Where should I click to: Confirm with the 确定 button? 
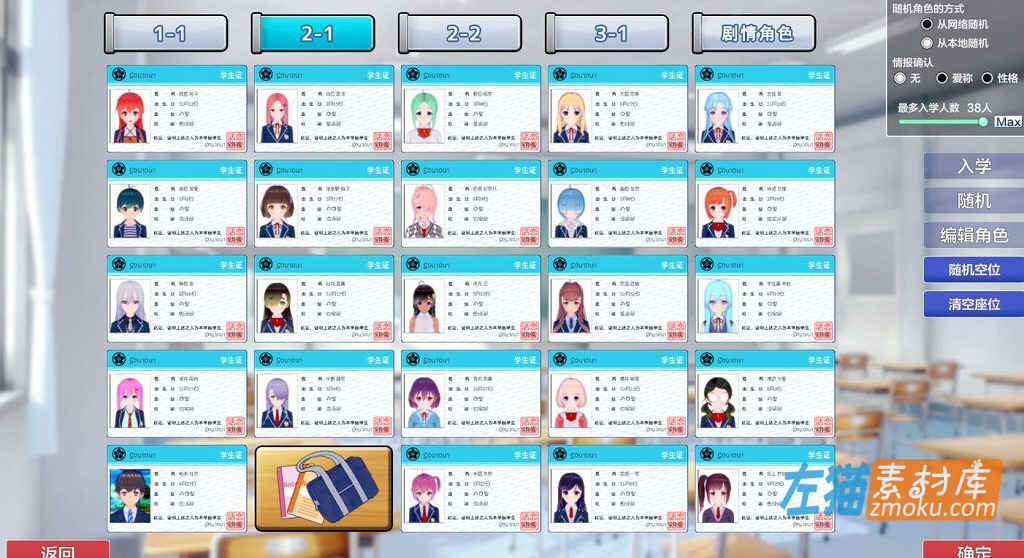click(x=972, y=550)
